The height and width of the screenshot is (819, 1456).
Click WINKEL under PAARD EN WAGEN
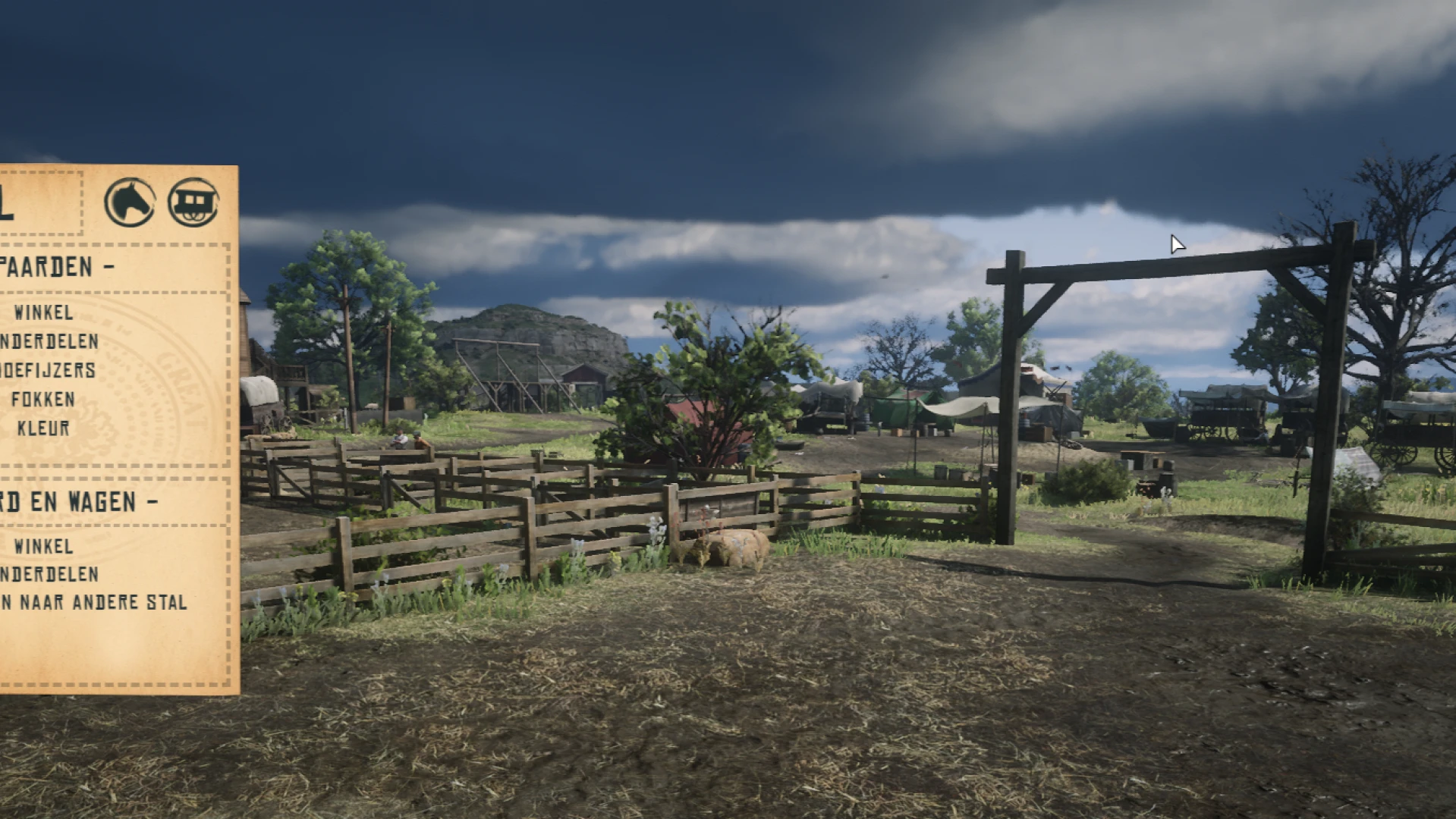pos(44,547)
